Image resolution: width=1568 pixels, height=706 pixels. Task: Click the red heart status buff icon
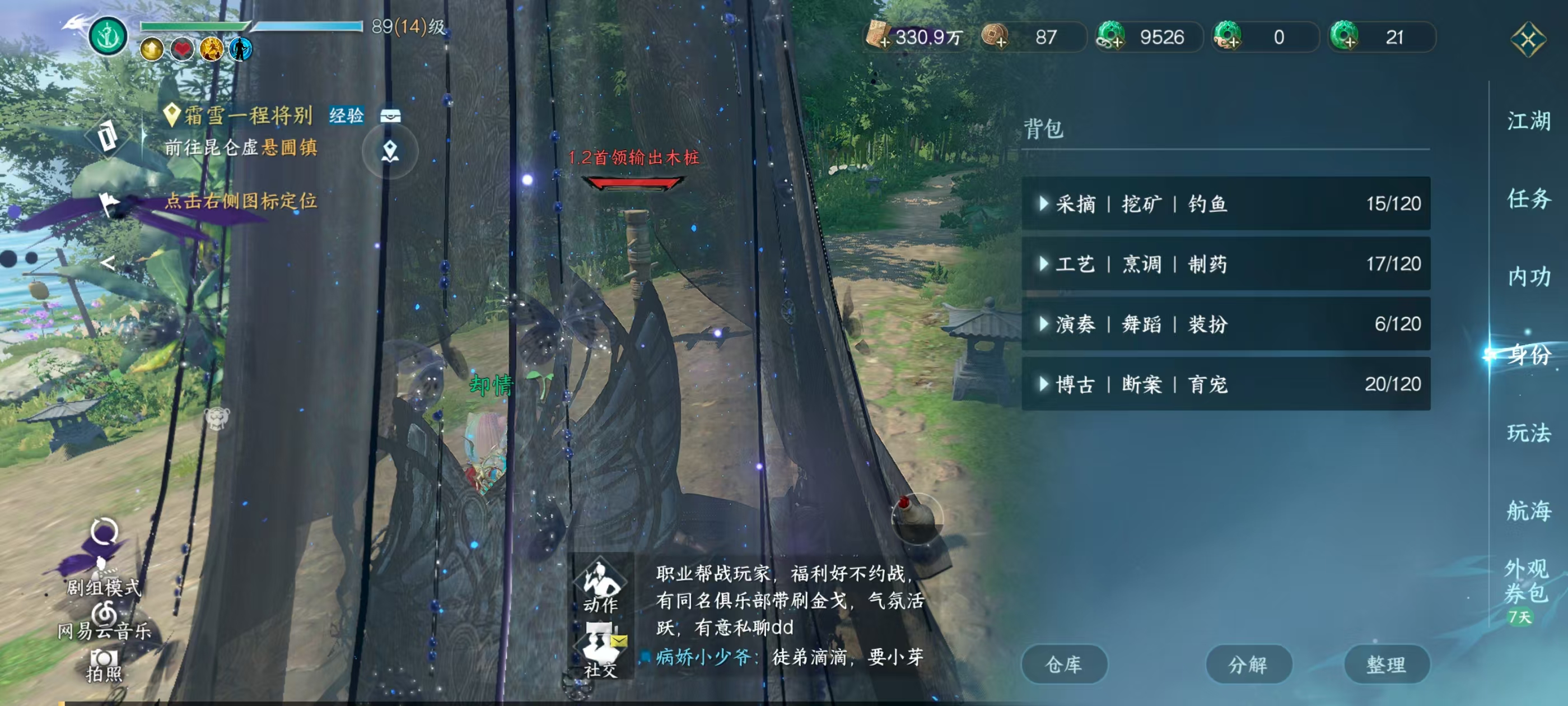[x=182, y=50]
